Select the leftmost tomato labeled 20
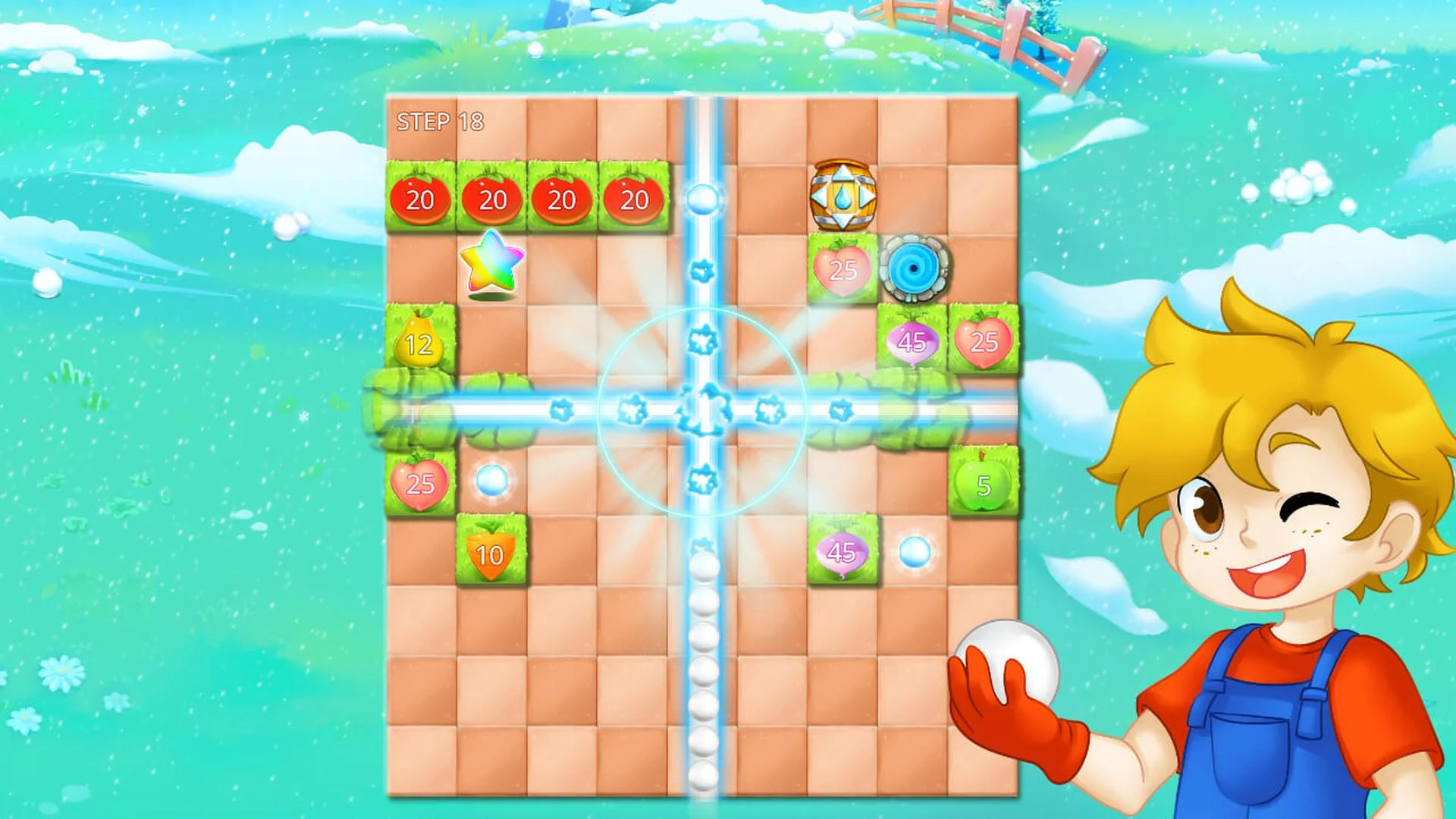This screenshot has width=1456, height=819. point(422,199)
